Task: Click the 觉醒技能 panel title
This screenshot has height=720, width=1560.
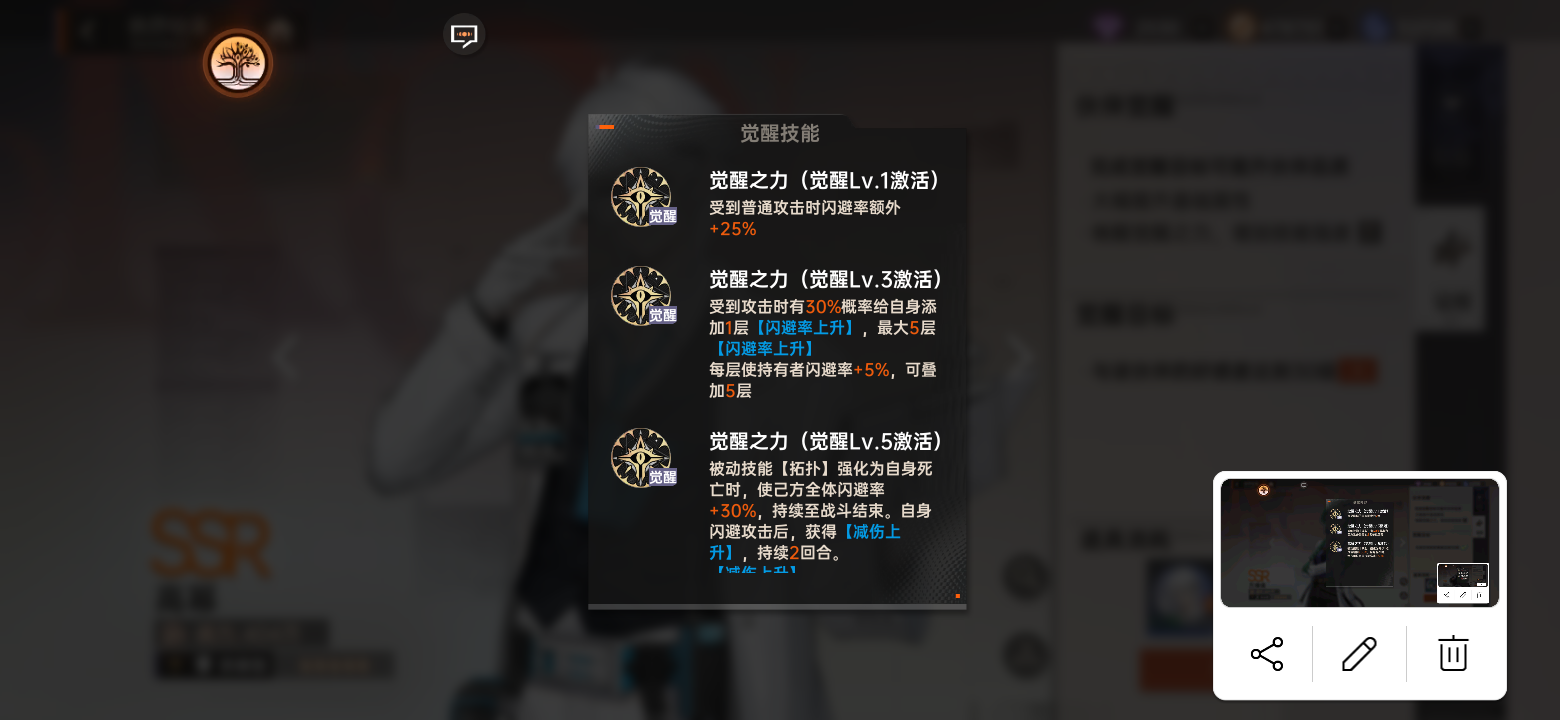Action: click(778, 134)
